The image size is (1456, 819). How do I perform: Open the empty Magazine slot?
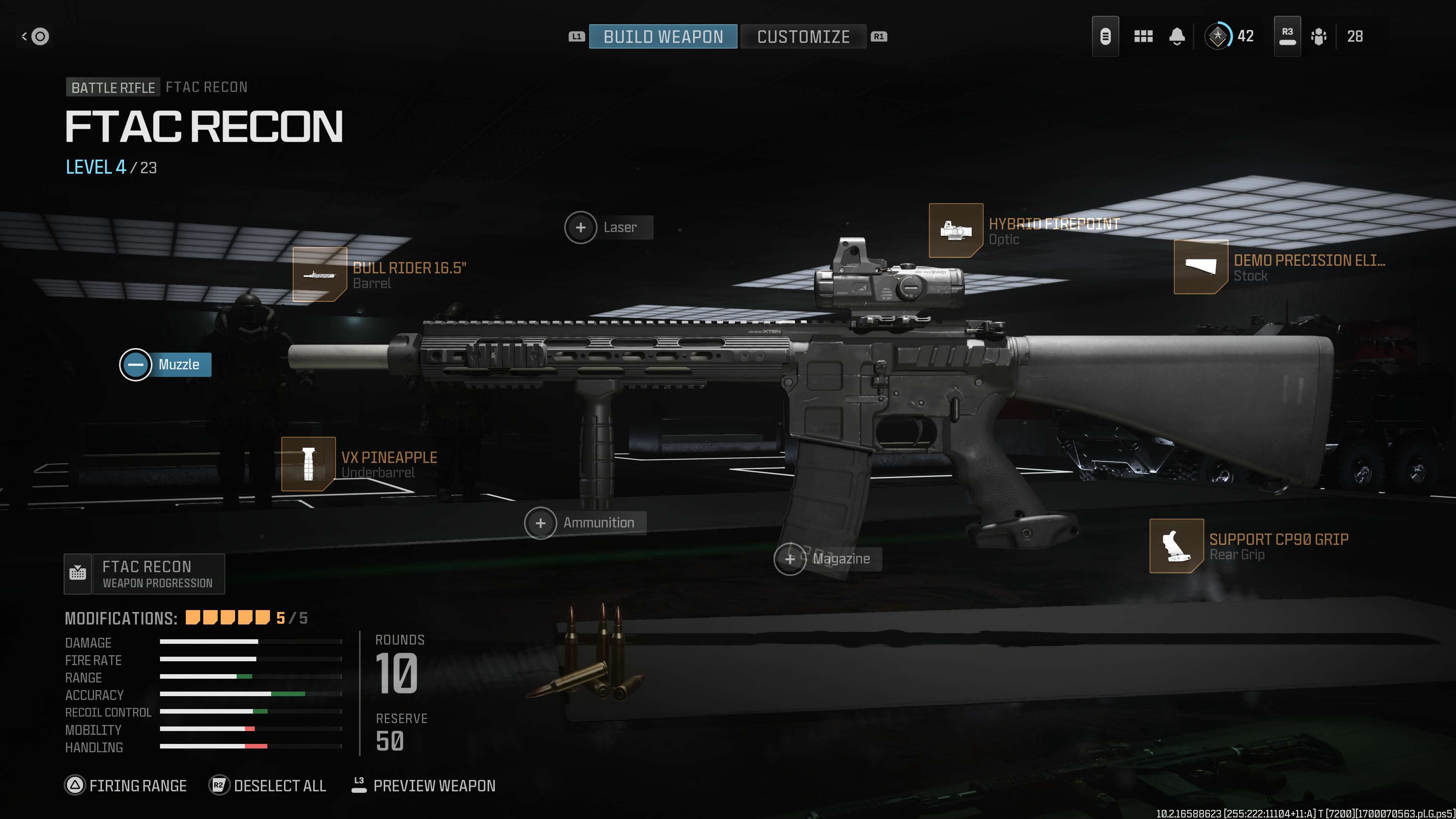tap(827, 559)
